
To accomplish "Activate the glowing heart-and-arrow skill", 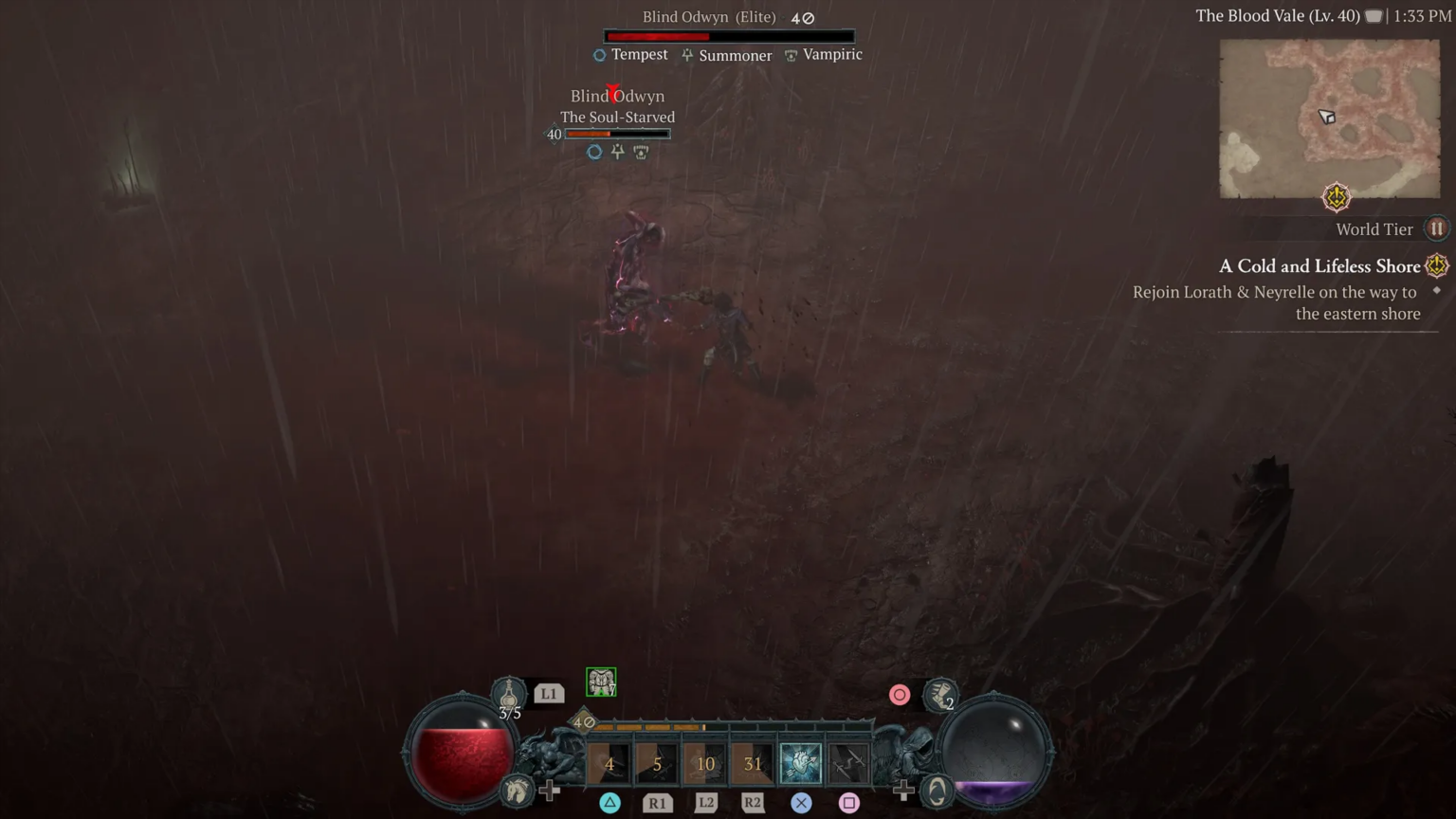I will (800, 763).
